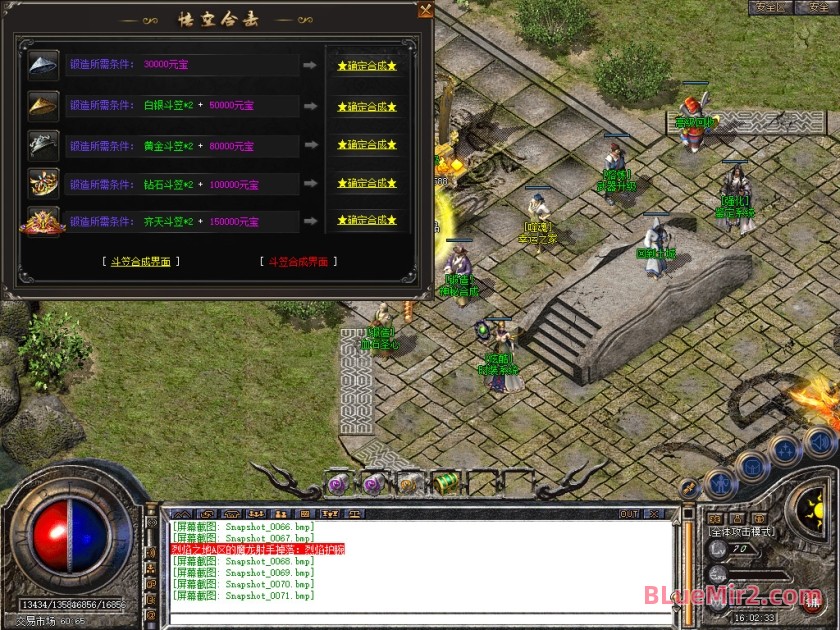
Task: Confirm synthesis requiring 齐天斗笠 and 150000元宝
Action: pyautogui.click(x=367, y=222)
